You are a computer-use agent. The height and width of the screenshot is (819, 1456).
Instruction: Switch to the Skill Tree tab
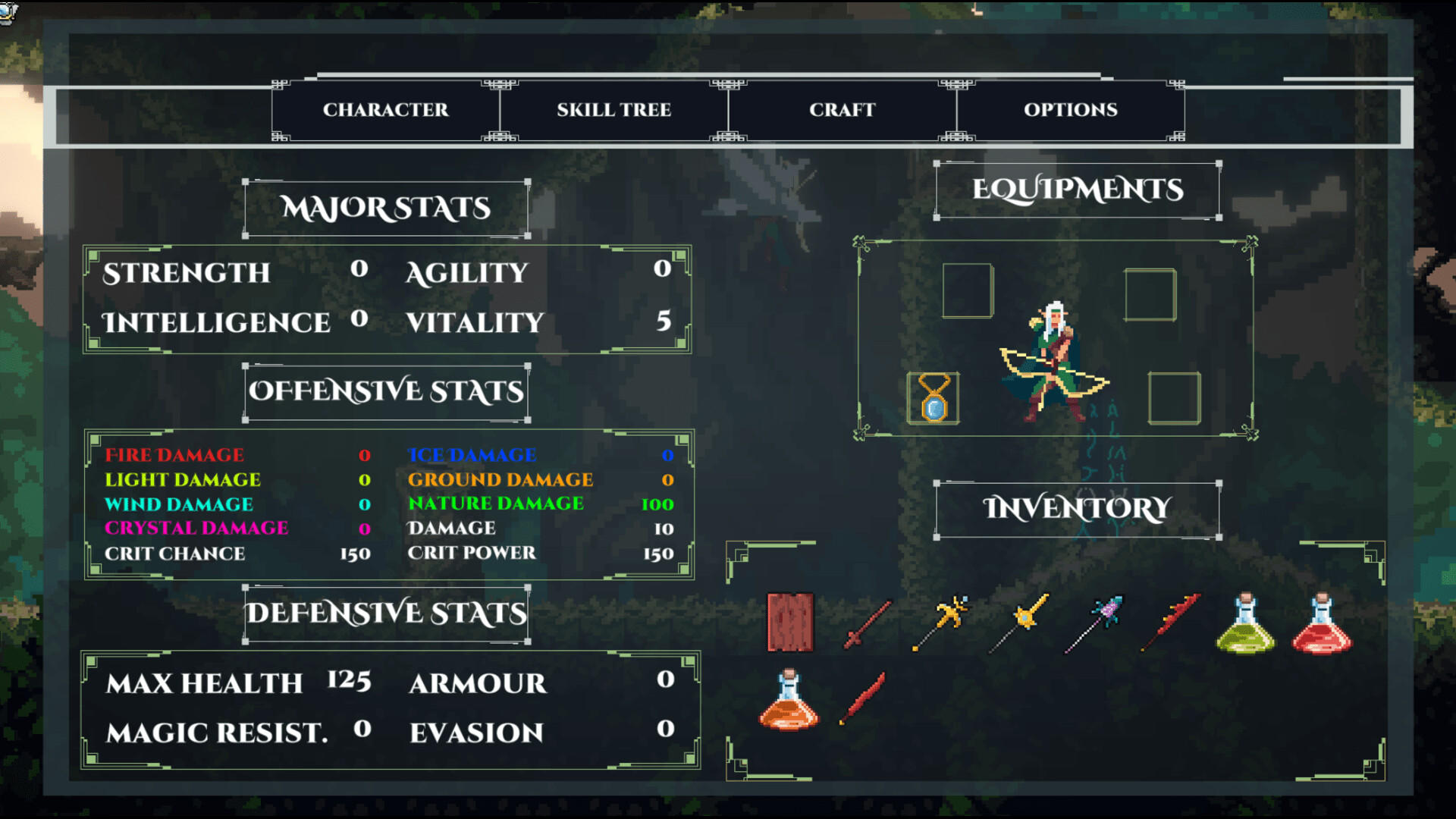613,109
